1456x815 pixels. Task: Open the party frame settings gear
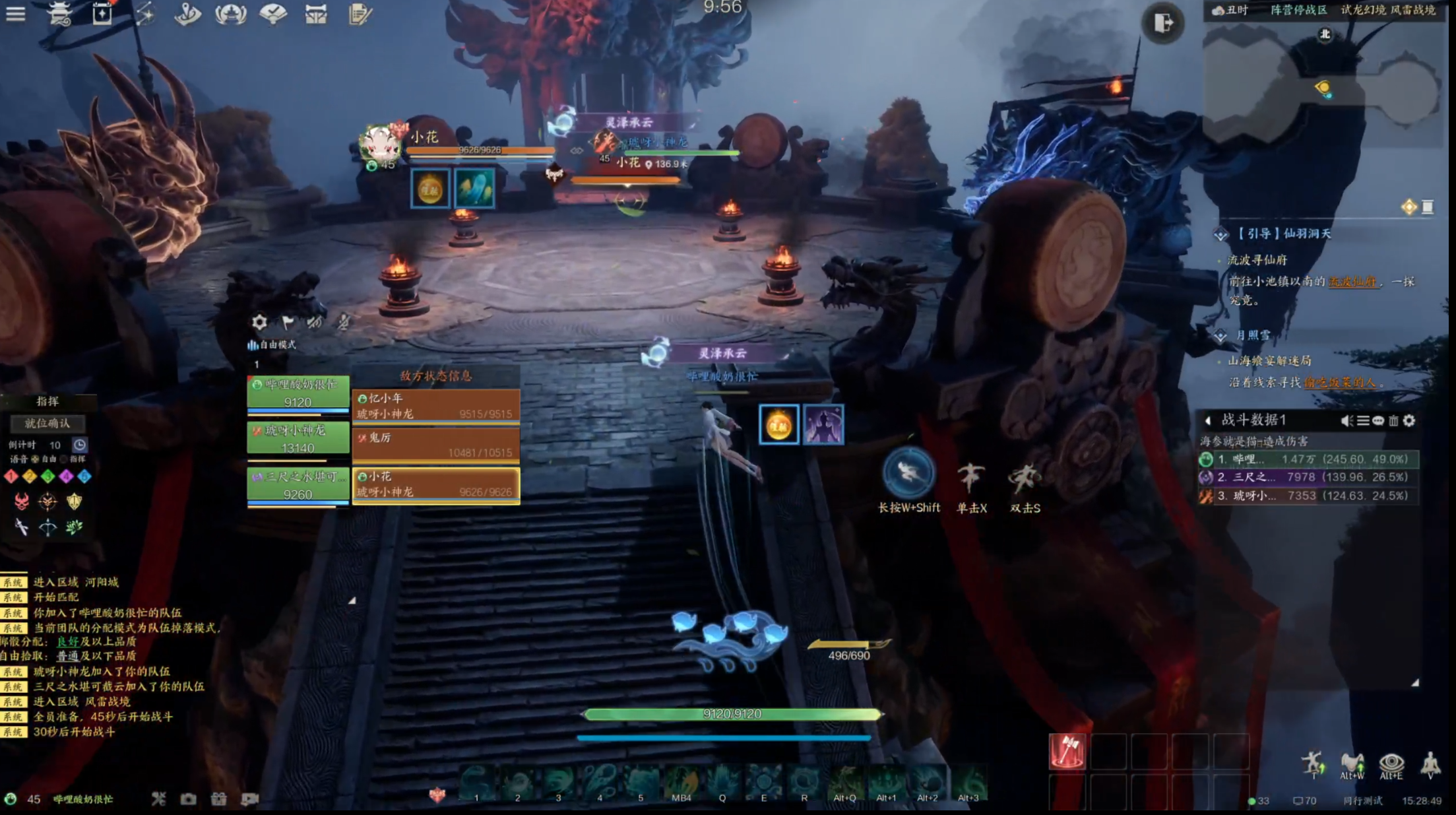coord(259,322)
